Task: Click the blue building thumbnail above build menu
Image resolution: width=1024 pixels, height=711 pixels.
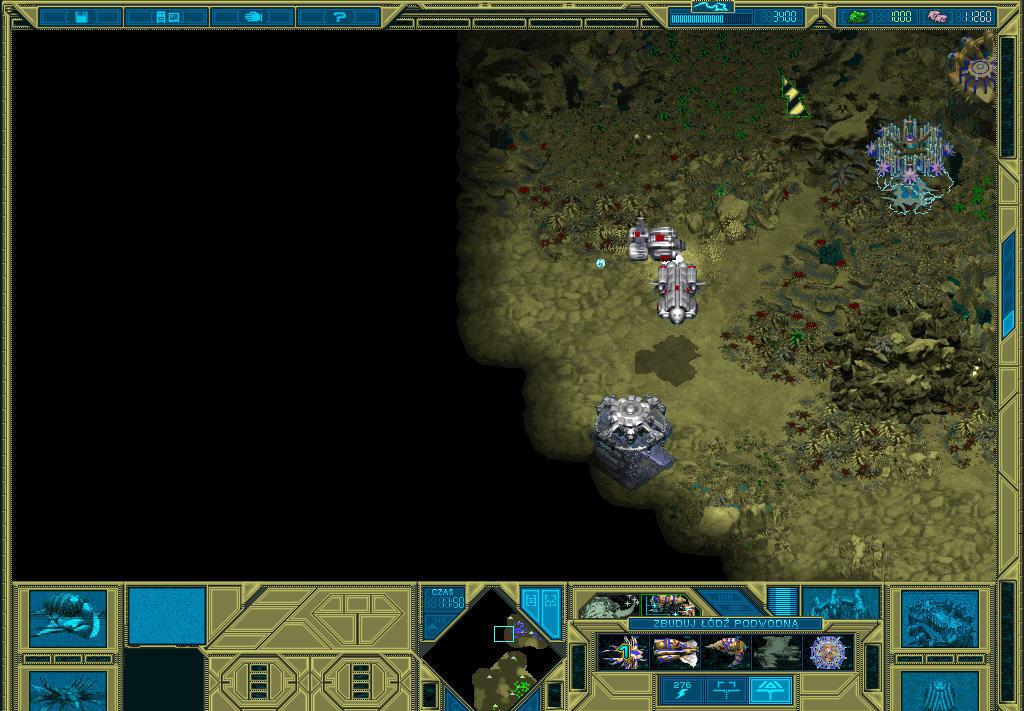Action: click(841, 604)
